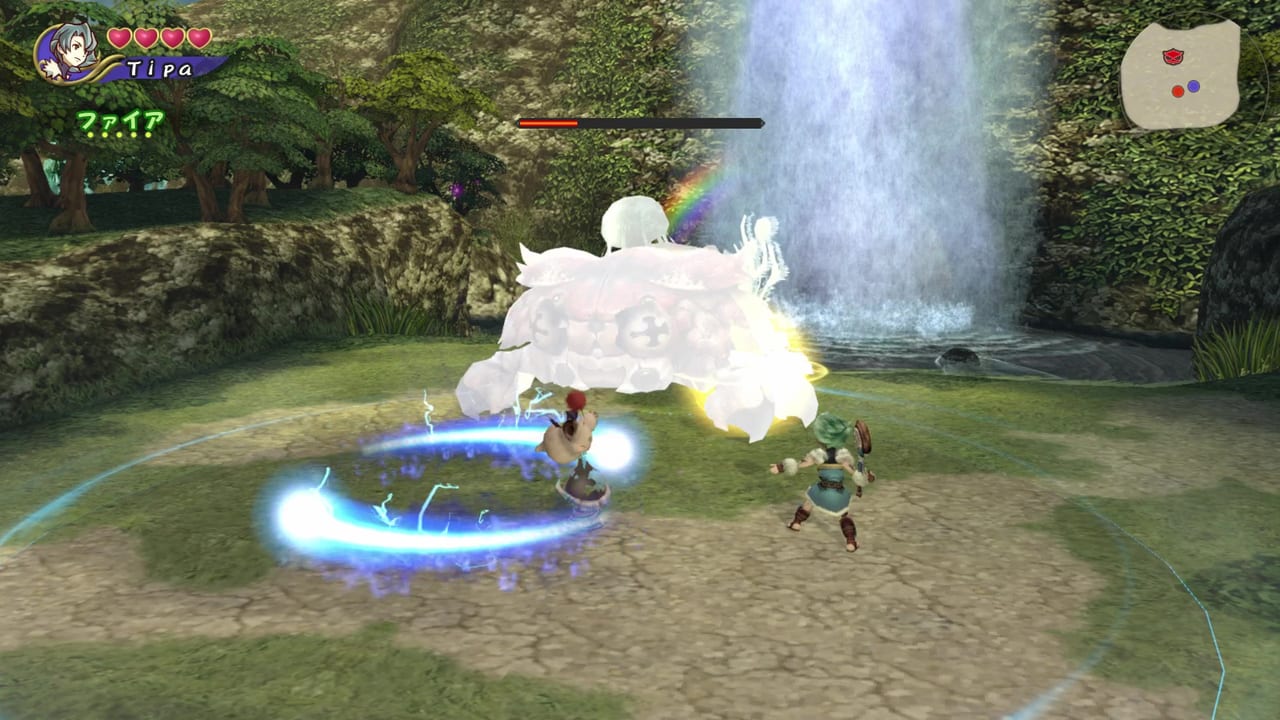The image size is (1280, 720).
Task: Select the red player dot on the minimap
Action: coord(1178,91)
